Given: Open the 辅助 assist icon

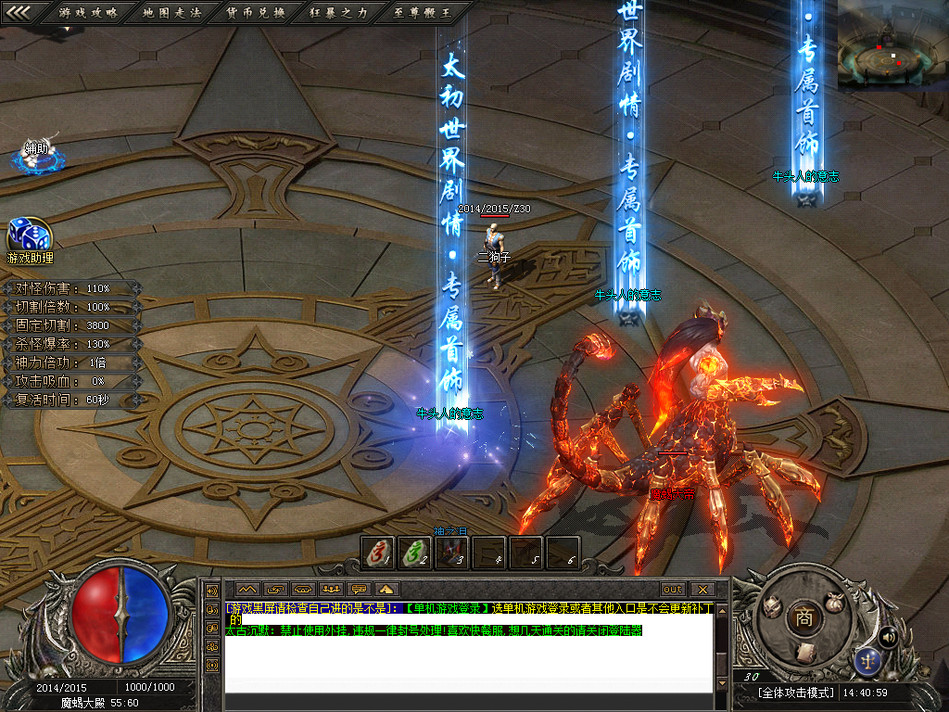Looking at the screenshot, I should pos(36,153).
